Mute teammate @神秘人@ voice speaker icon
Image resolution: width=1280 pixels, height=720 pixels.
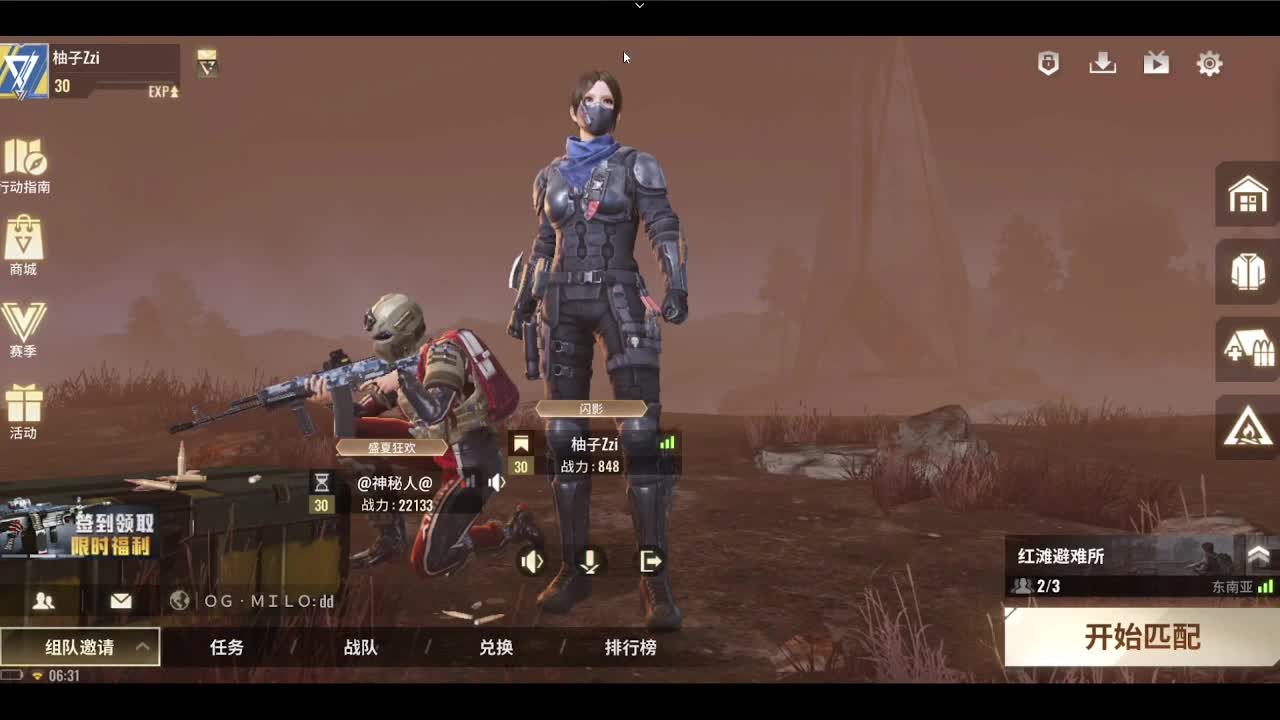point(497,481)
